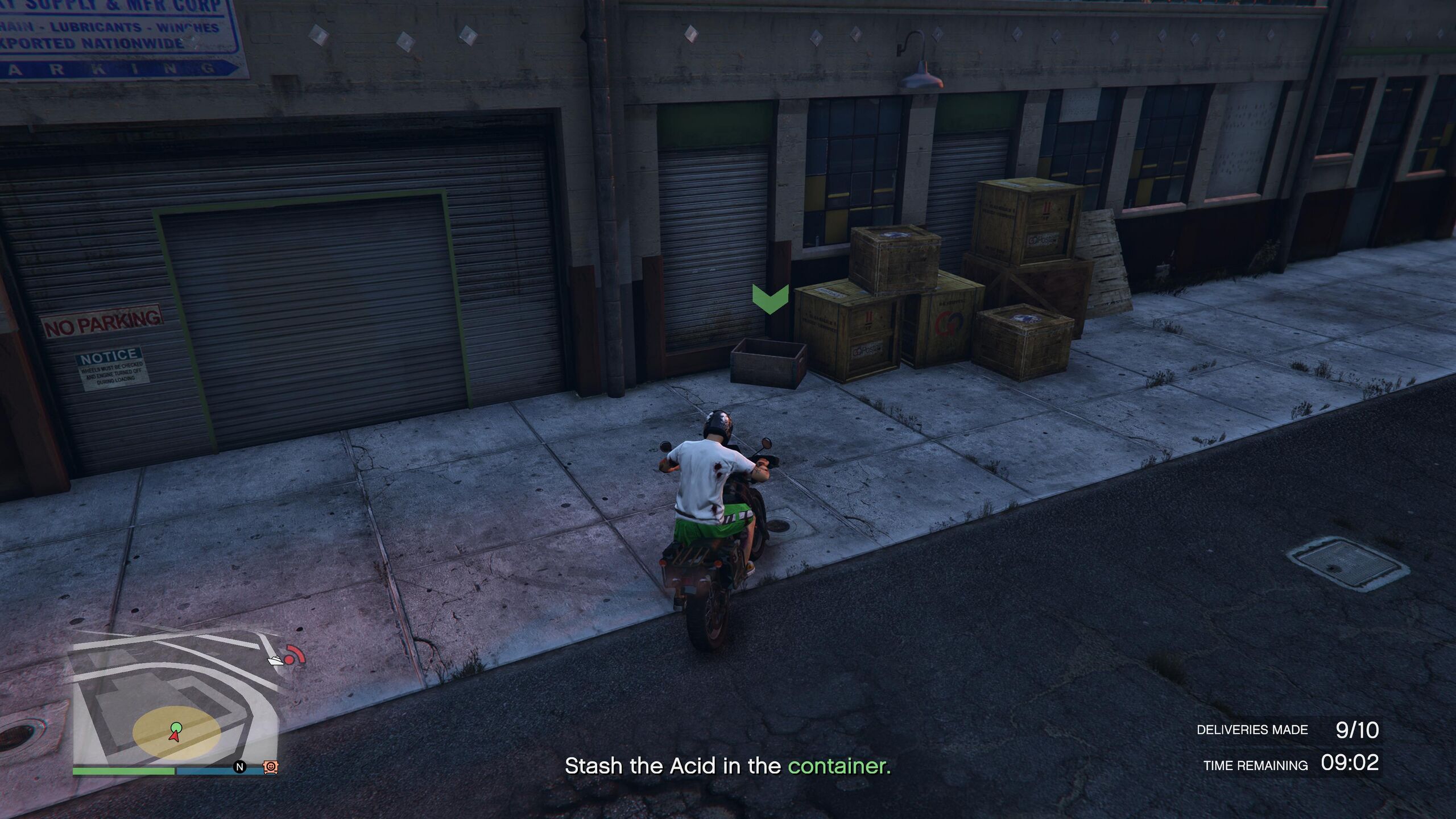Select the orange Acid Lab truck blip

coord(271,767)
